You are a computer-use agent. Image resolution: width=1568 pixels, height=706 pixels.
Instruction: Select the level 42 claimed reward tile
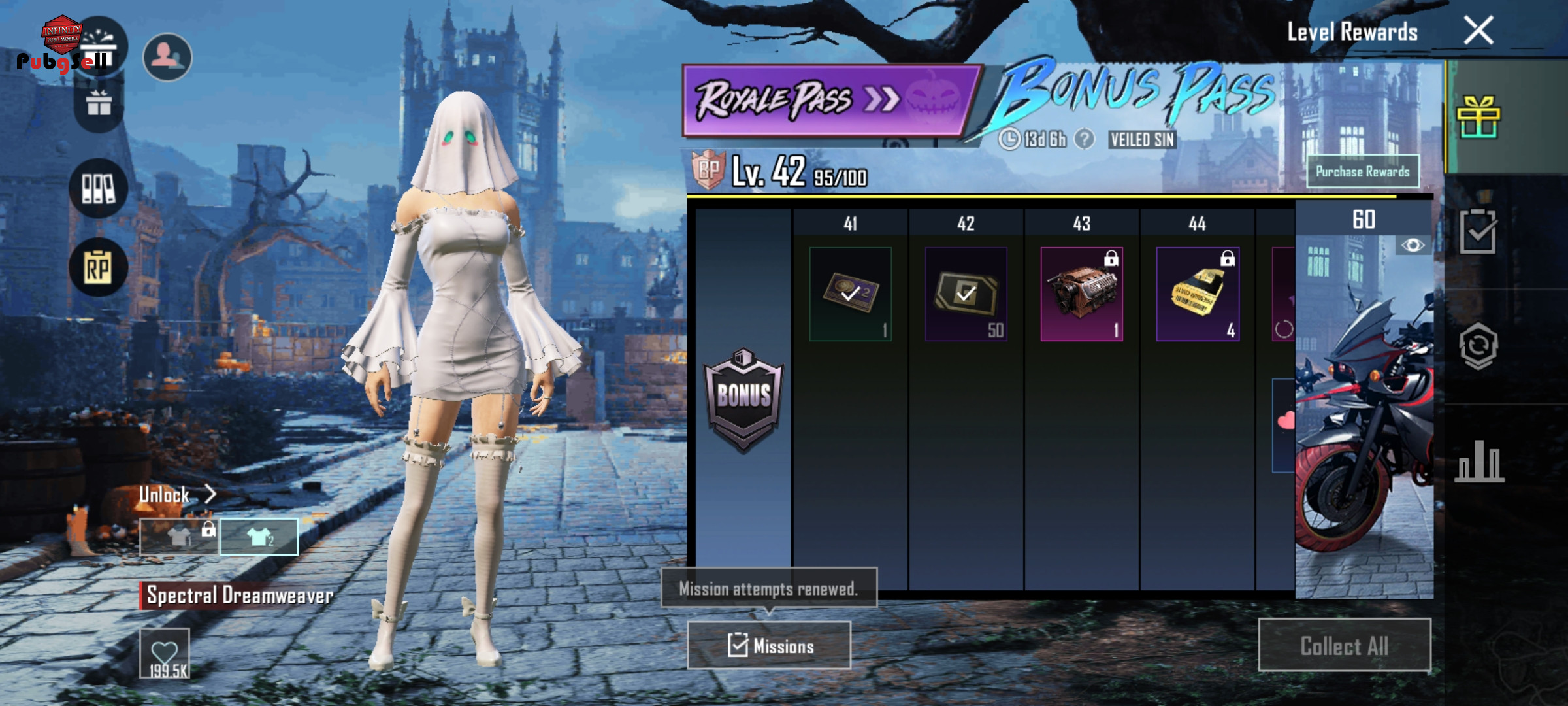[966, 294]
